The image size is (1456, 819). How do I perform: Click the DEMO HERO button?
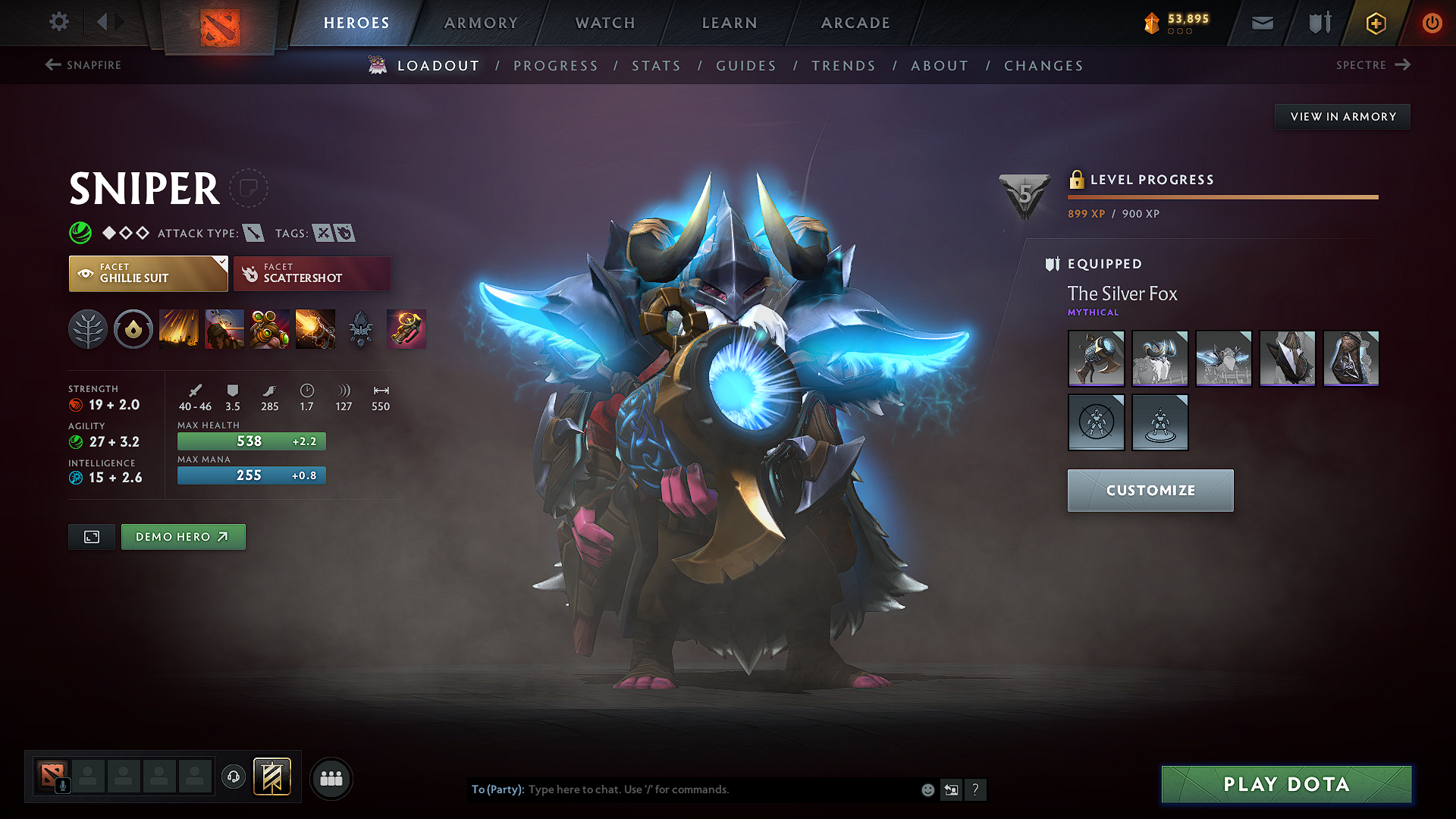coord(183,537)
